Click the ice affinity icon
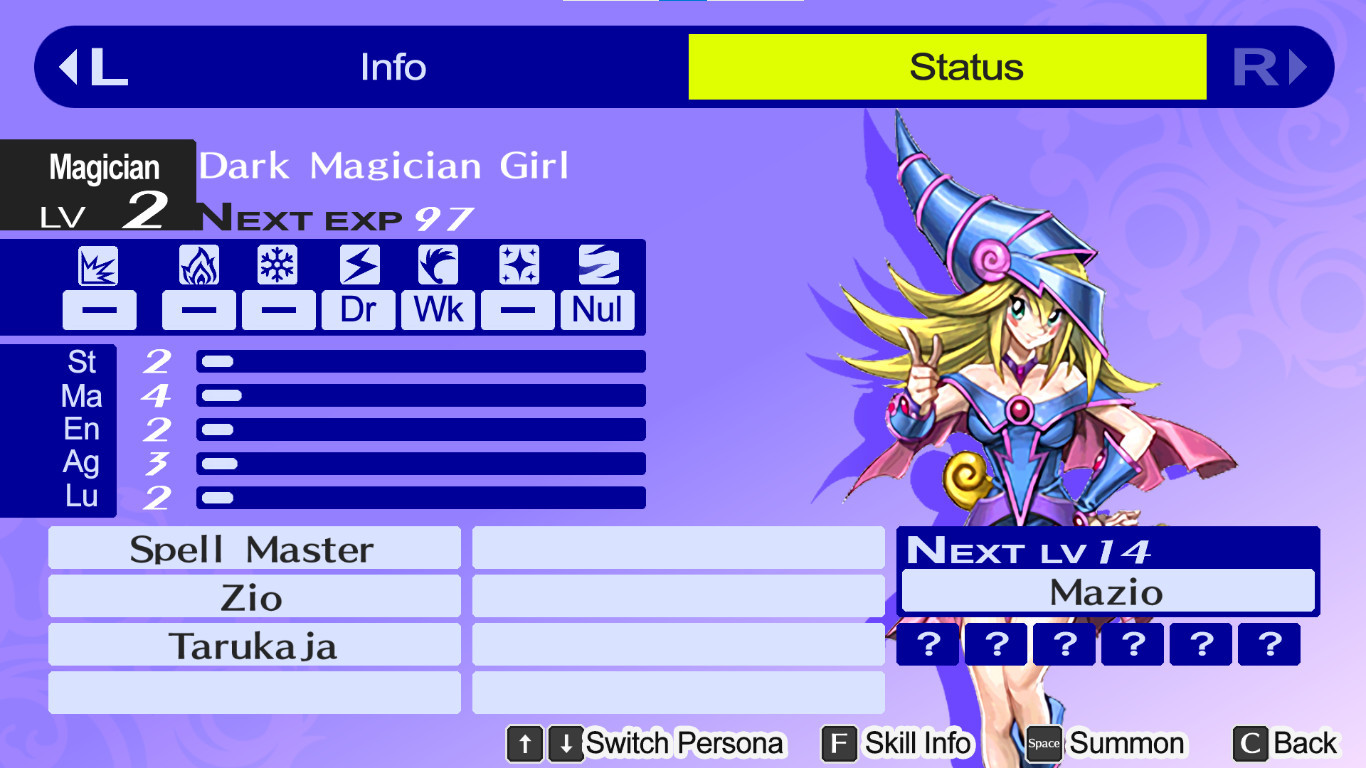The width and height of the screenshot is (1366, 768). pyautogui.click(x=277, y=264)
